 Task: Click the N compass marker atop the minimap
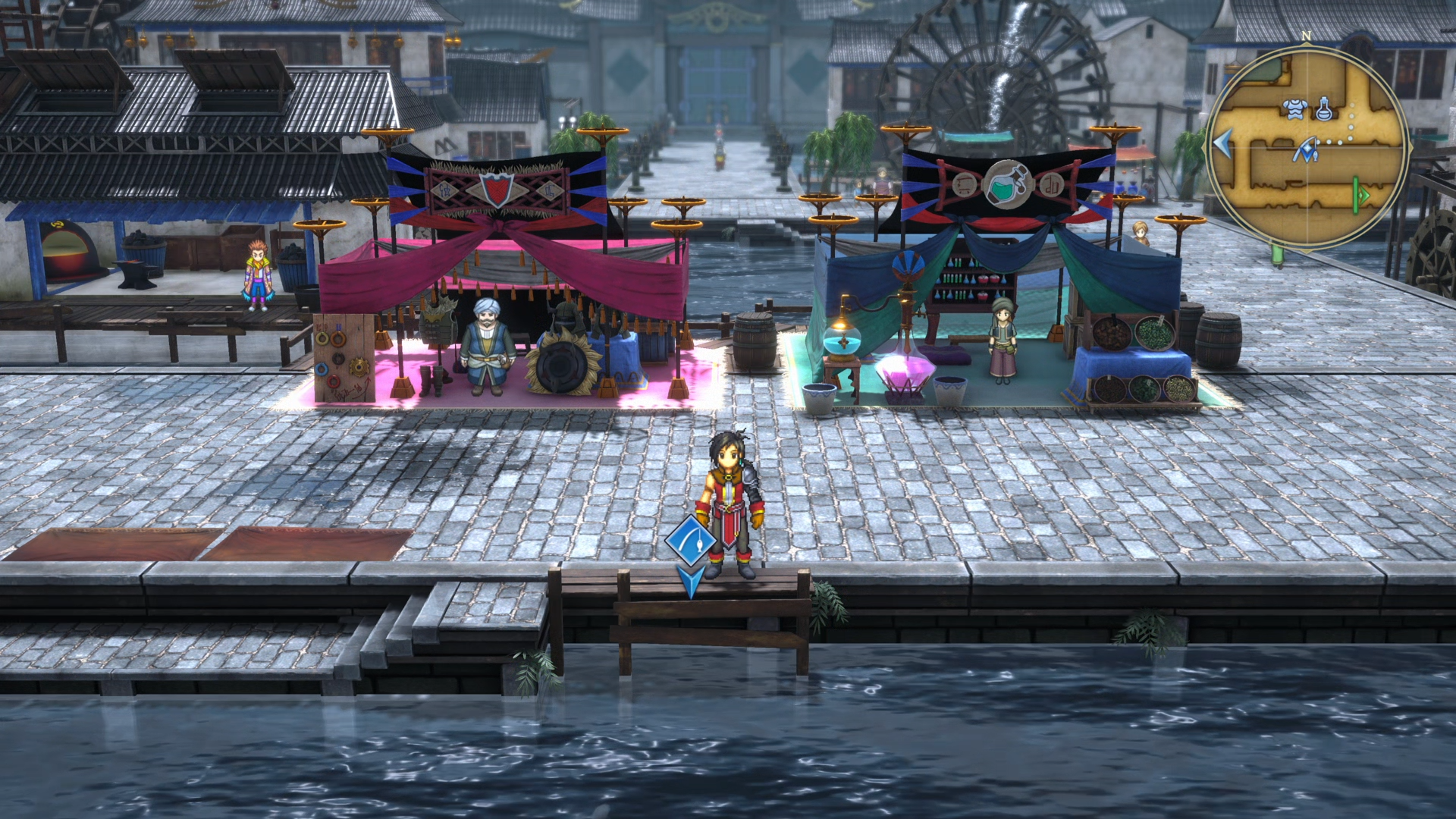(x=1306, y=35)
